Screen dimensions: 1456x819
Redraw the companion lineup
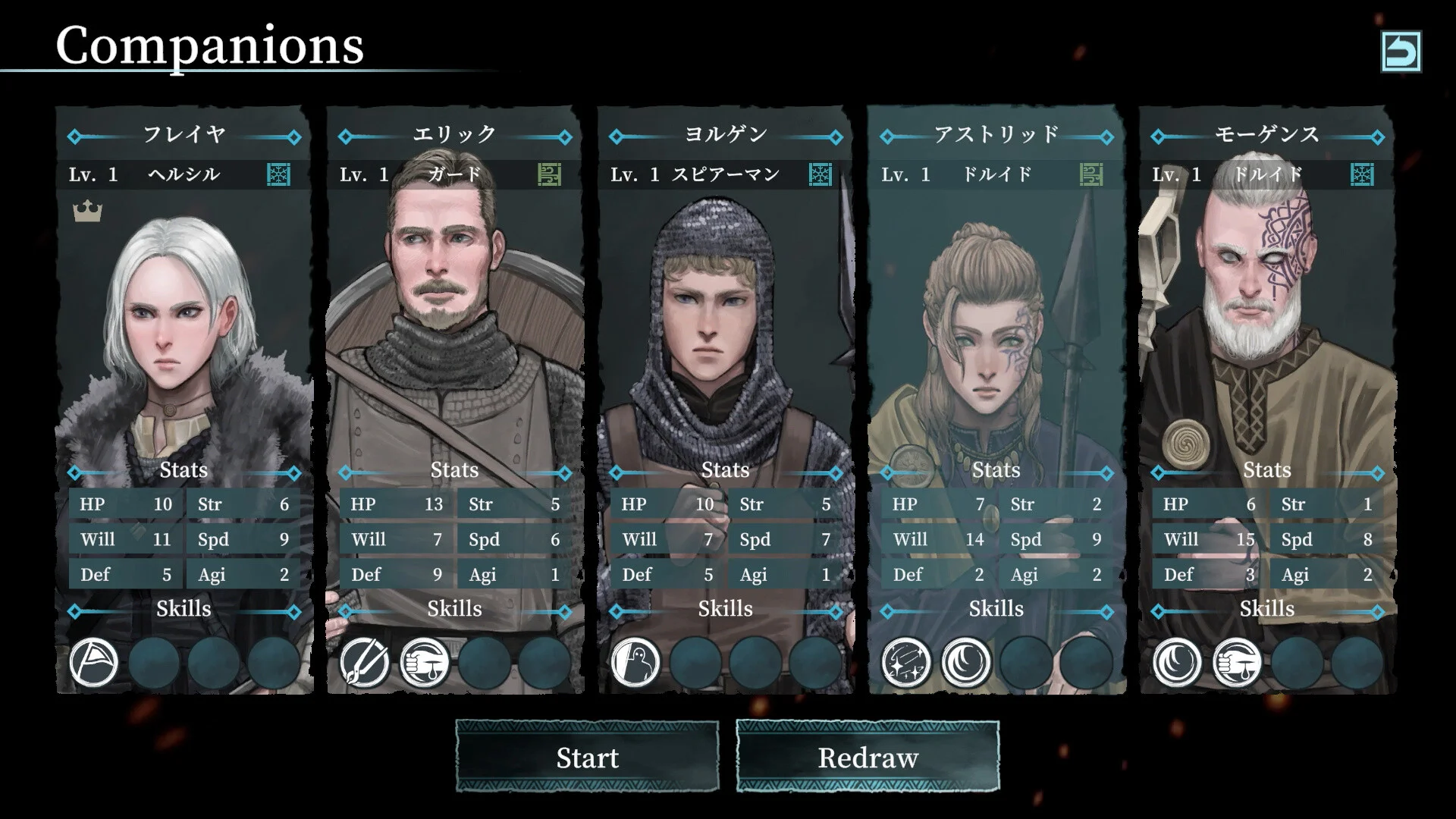point(868,758)
